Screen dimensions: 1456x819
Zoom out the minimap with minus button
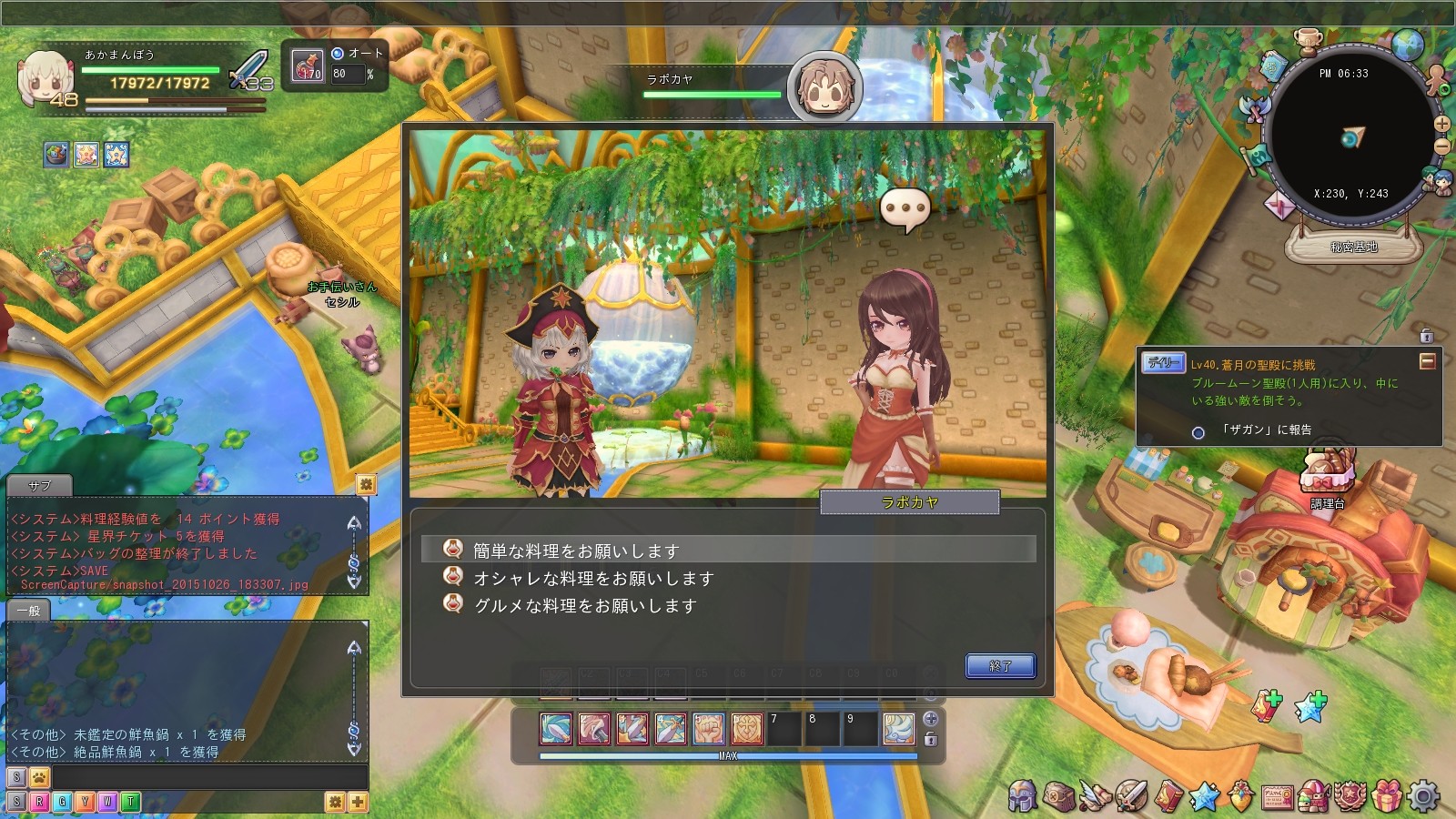(1441, 146)
